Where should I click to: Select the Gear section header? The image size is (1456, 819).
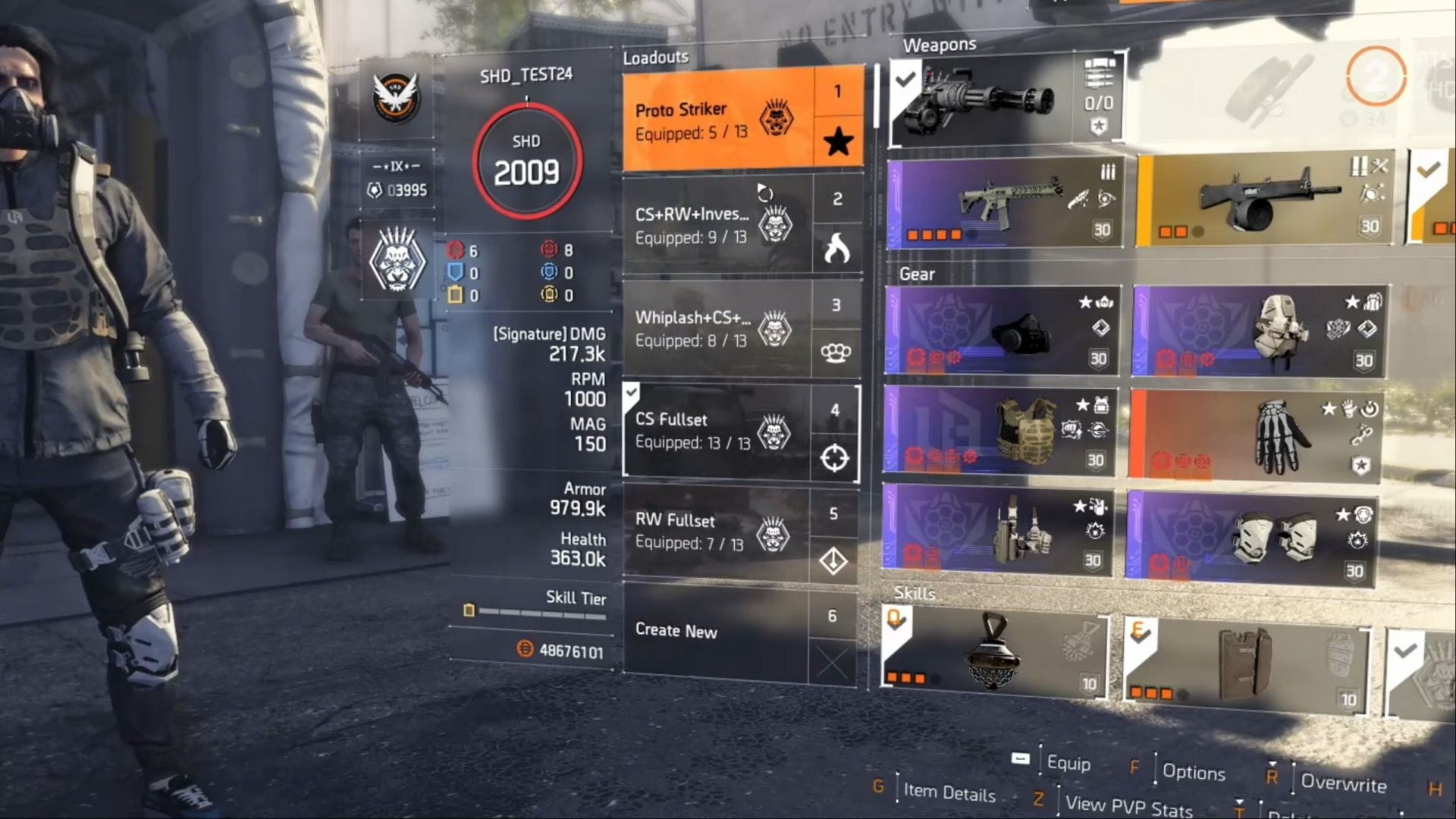pos(918,275)
